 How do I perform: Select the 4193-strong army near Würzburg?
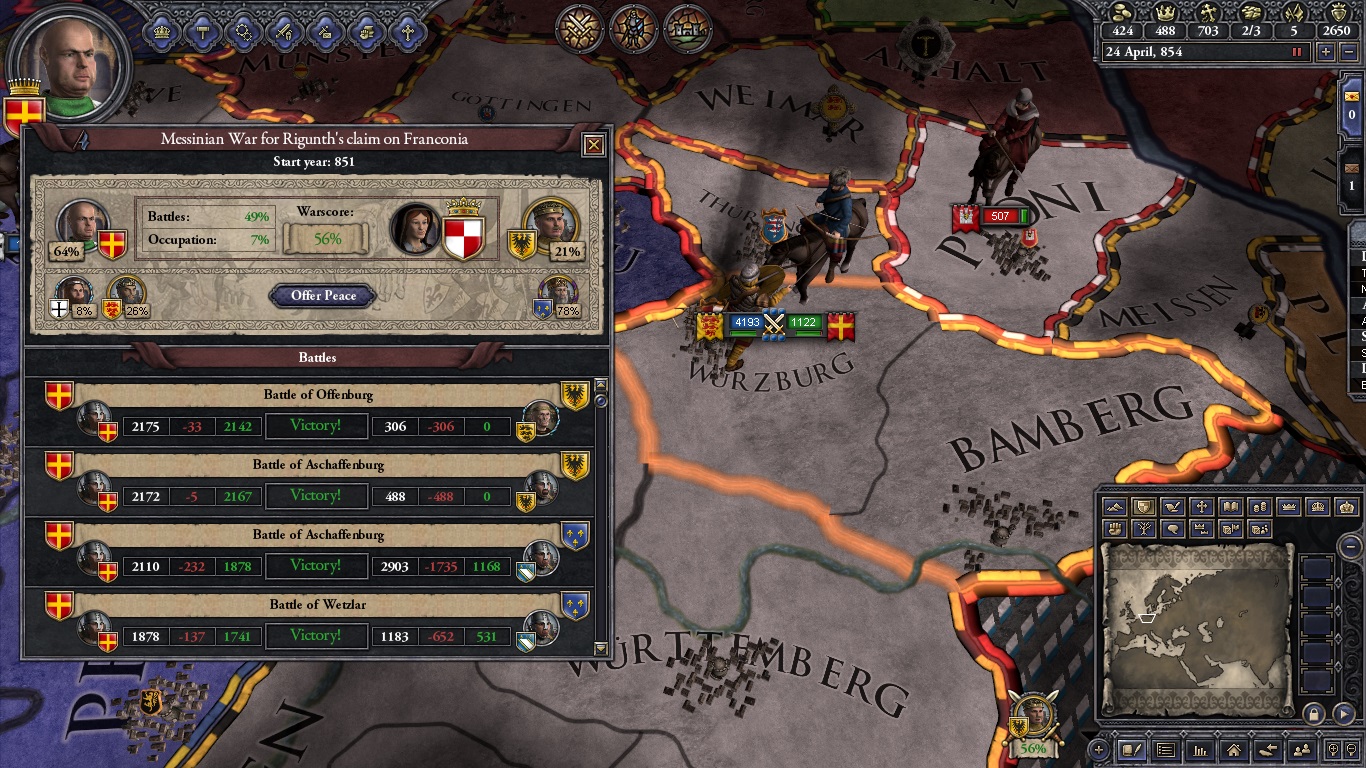(x=745, y=322)
